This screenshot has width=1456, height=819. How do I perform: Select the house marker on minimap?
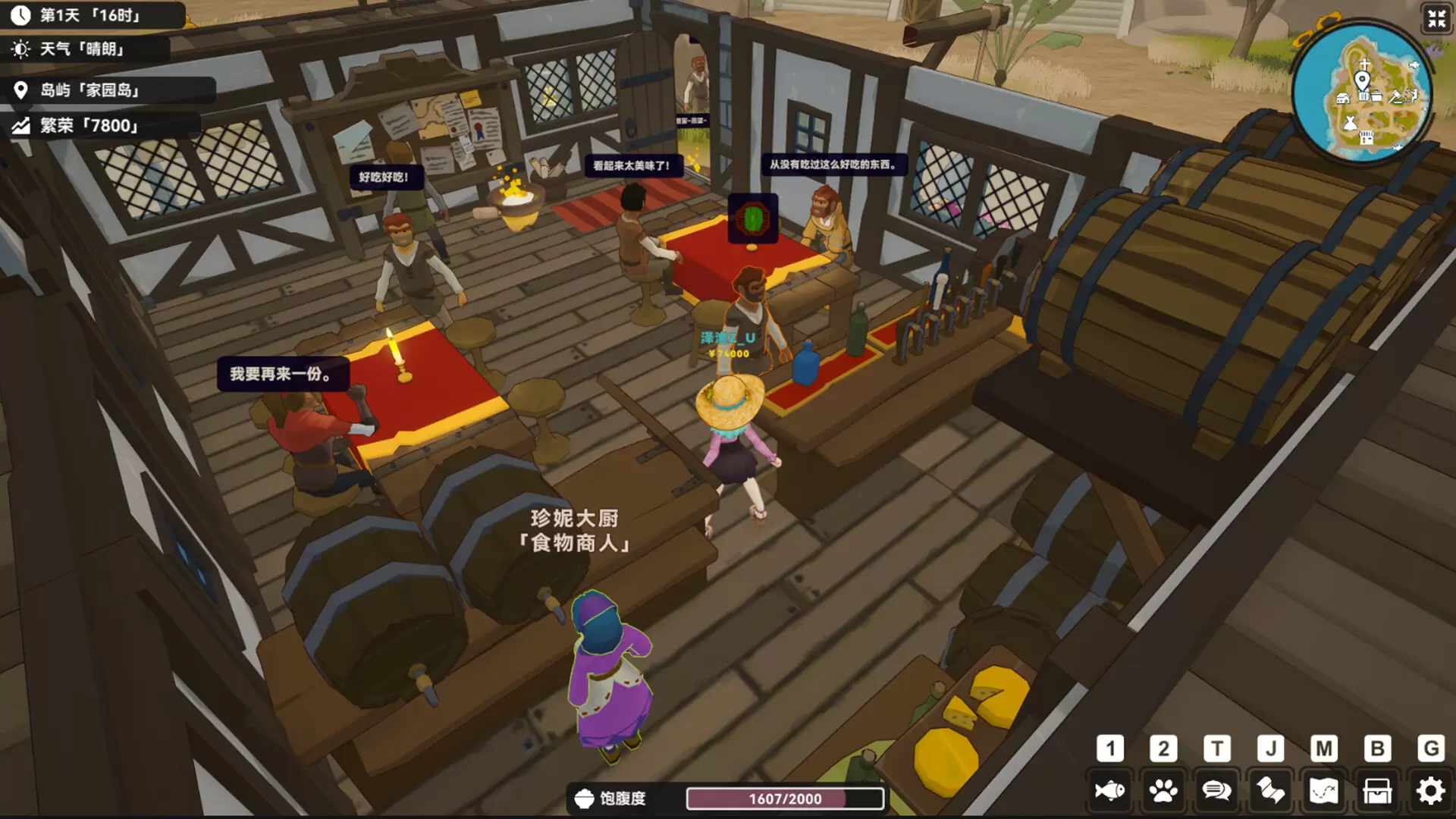pos(1342,98)
